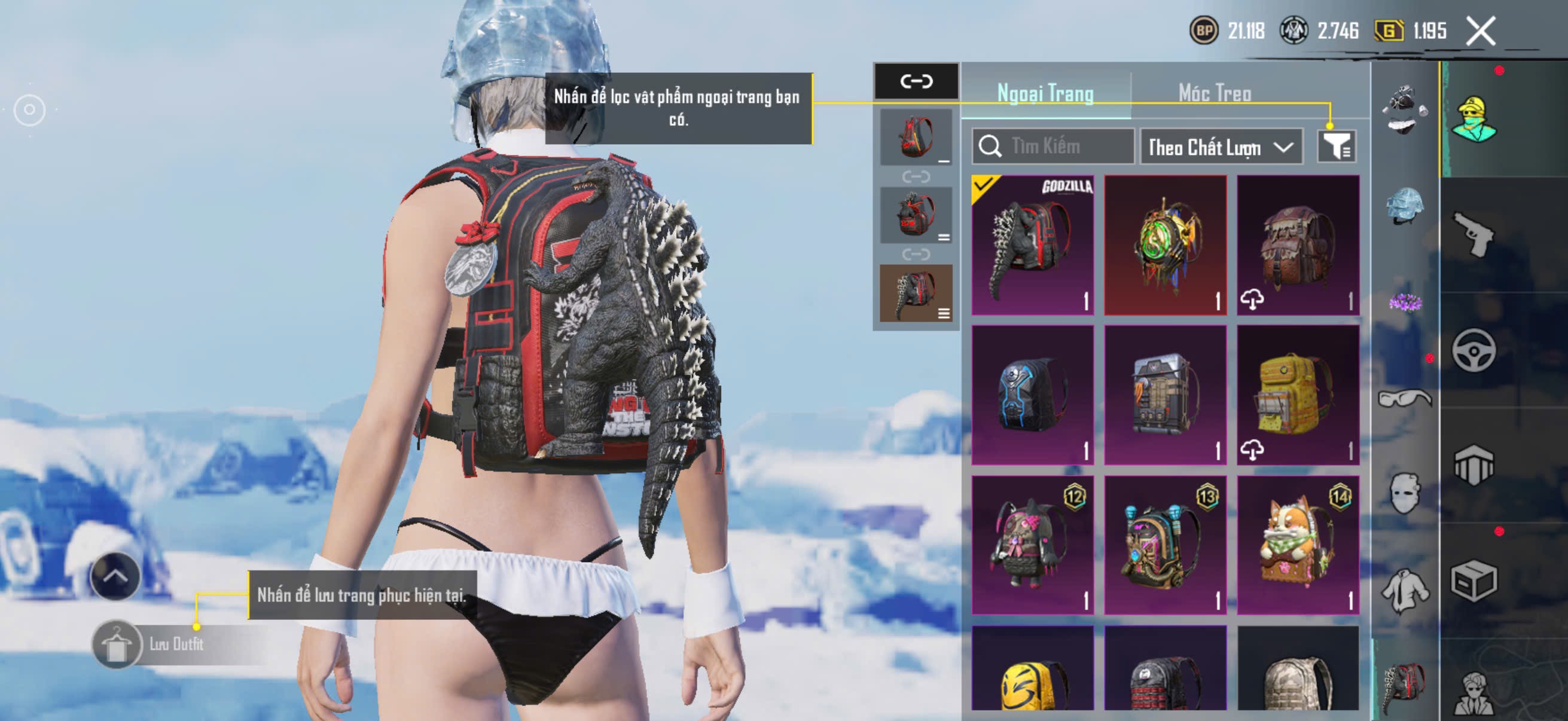Expand the up-arrow circle button

(115, 576)
